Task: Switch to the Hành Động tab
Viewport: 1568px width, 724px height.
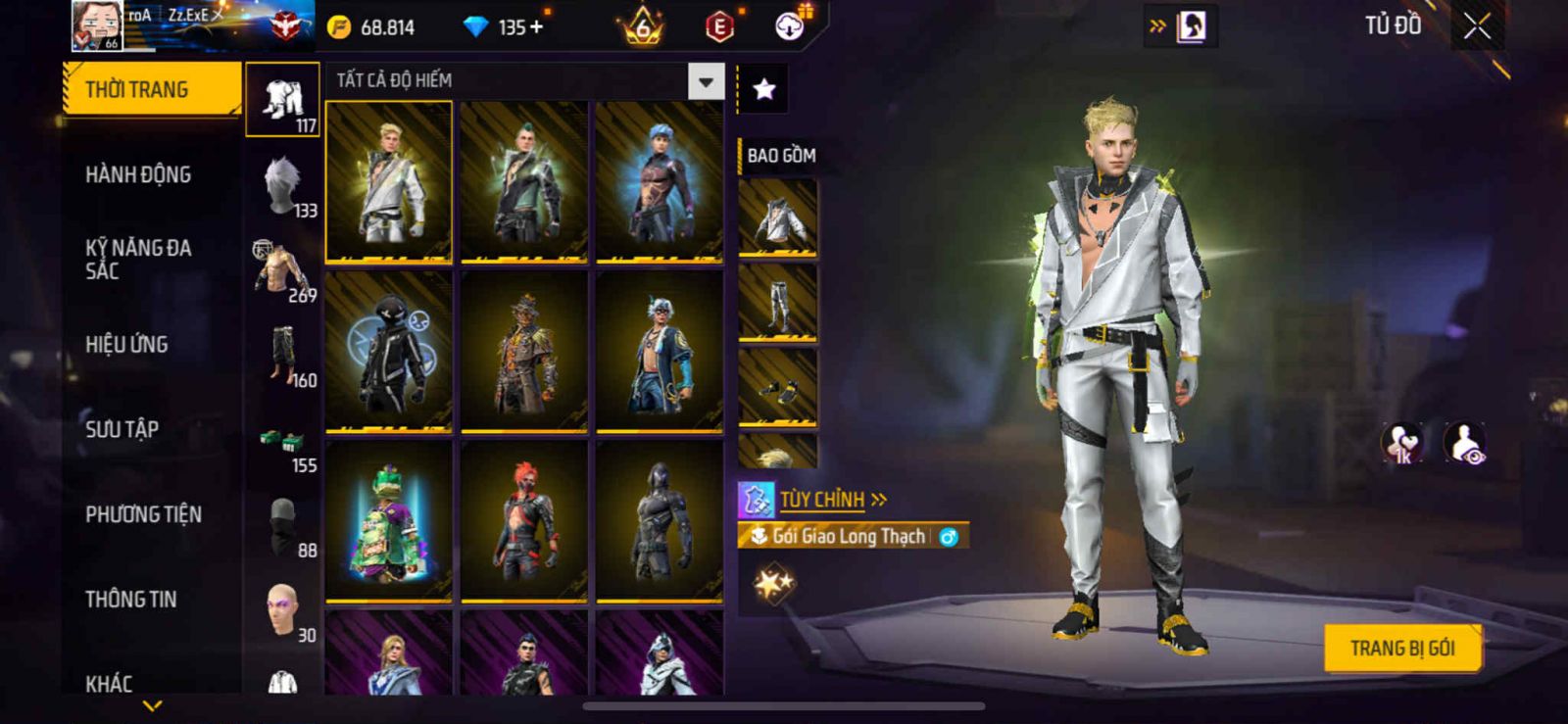Action: (138, 175)
